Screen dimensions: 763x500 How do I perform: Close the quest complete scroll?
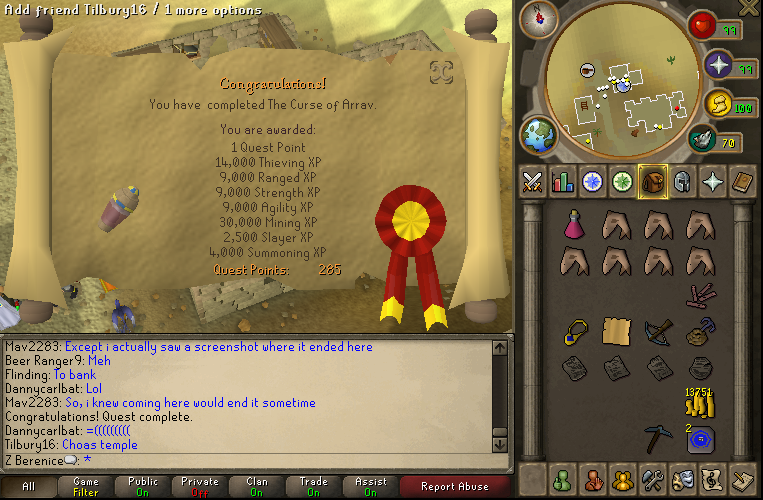(x=441, y=71)
